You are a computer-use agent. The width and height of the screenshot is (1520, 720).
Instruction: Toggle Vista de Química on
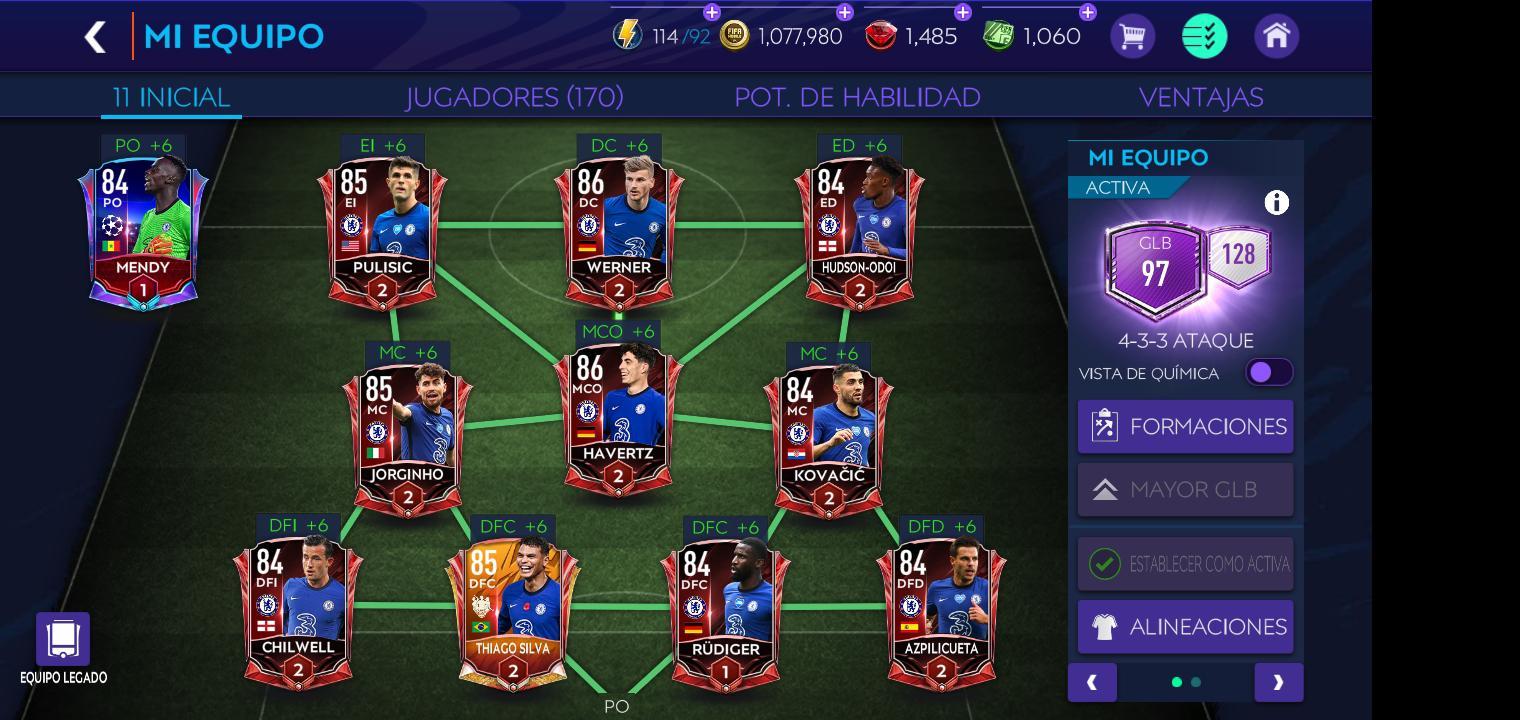point(1267,371)
